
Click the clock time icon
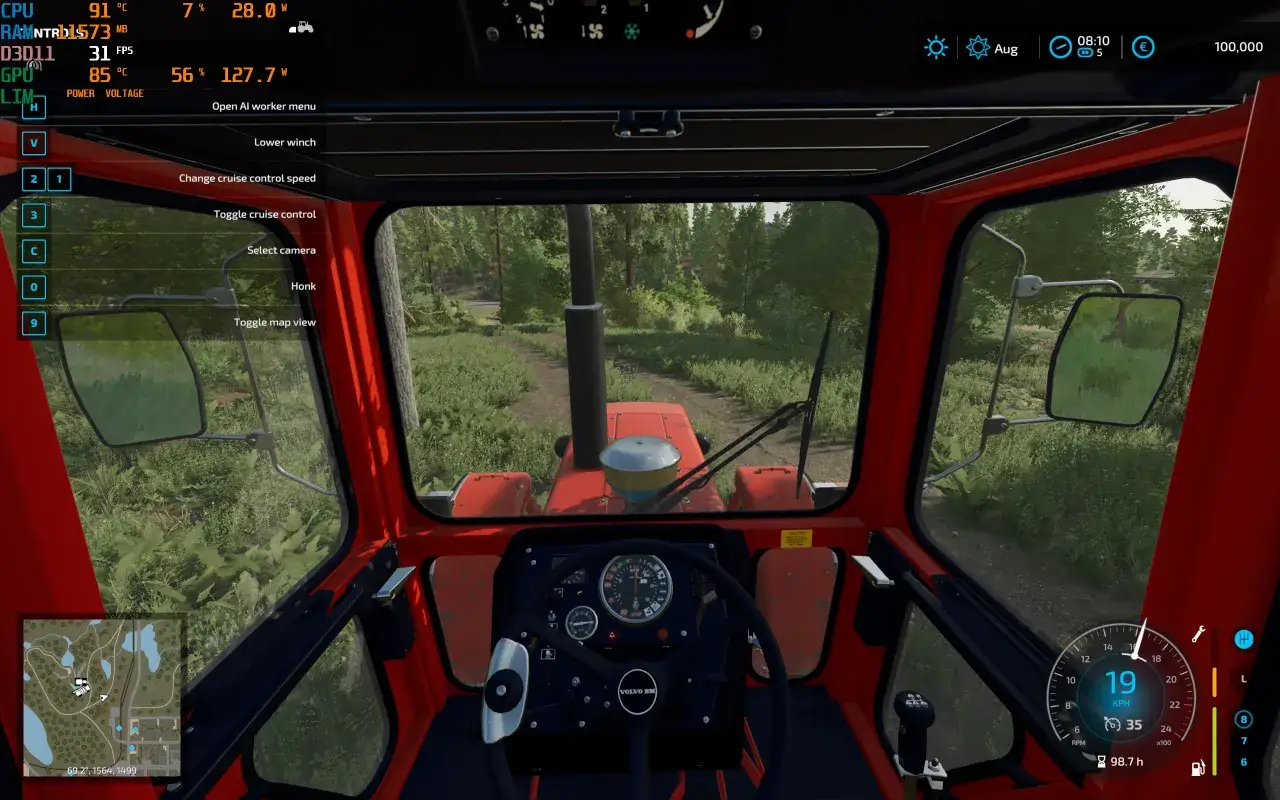(x=1061, y=46)
